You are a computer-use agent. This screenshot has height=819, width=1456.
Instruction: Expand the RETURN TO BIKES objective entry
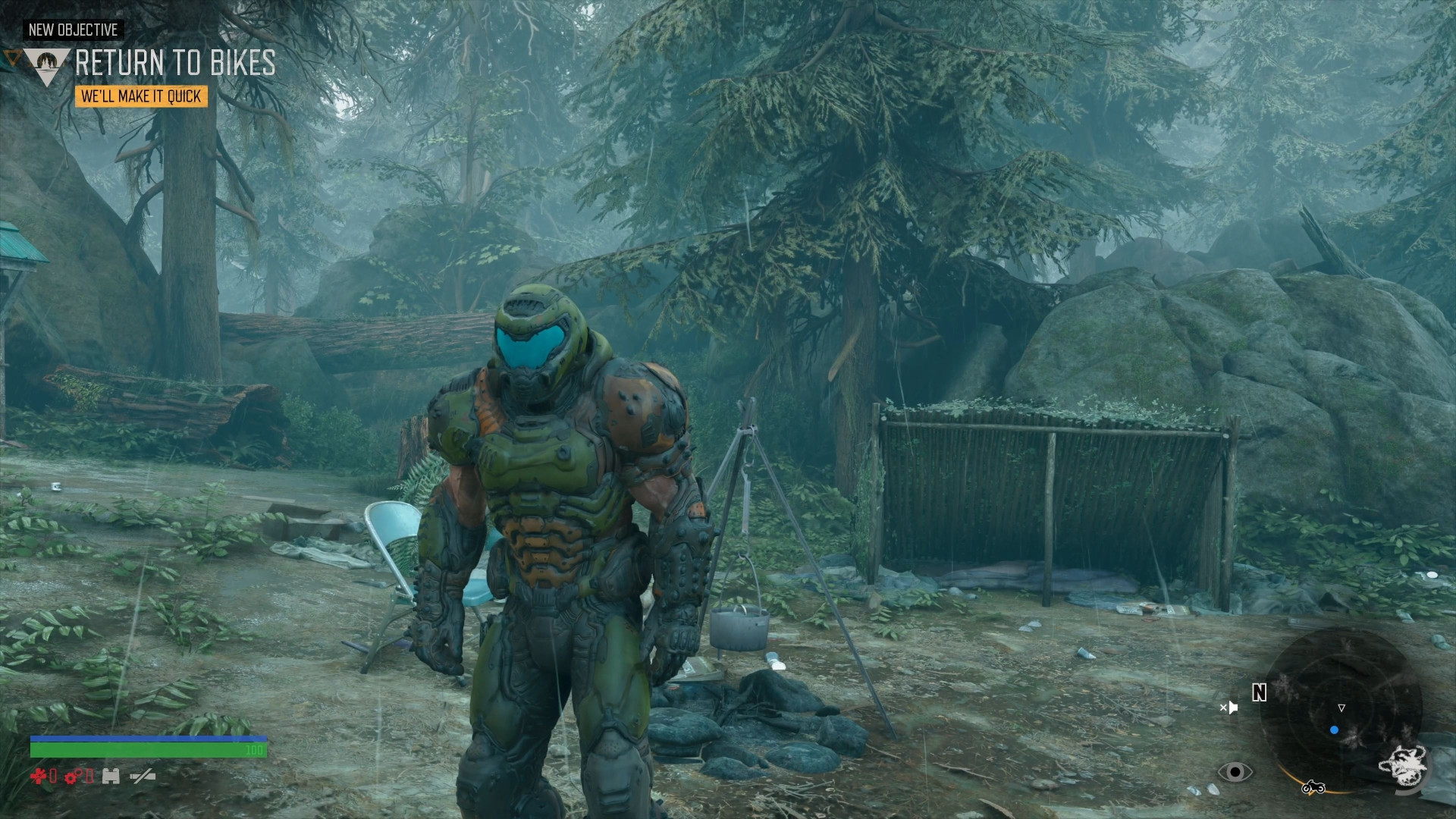click(174, 65)
